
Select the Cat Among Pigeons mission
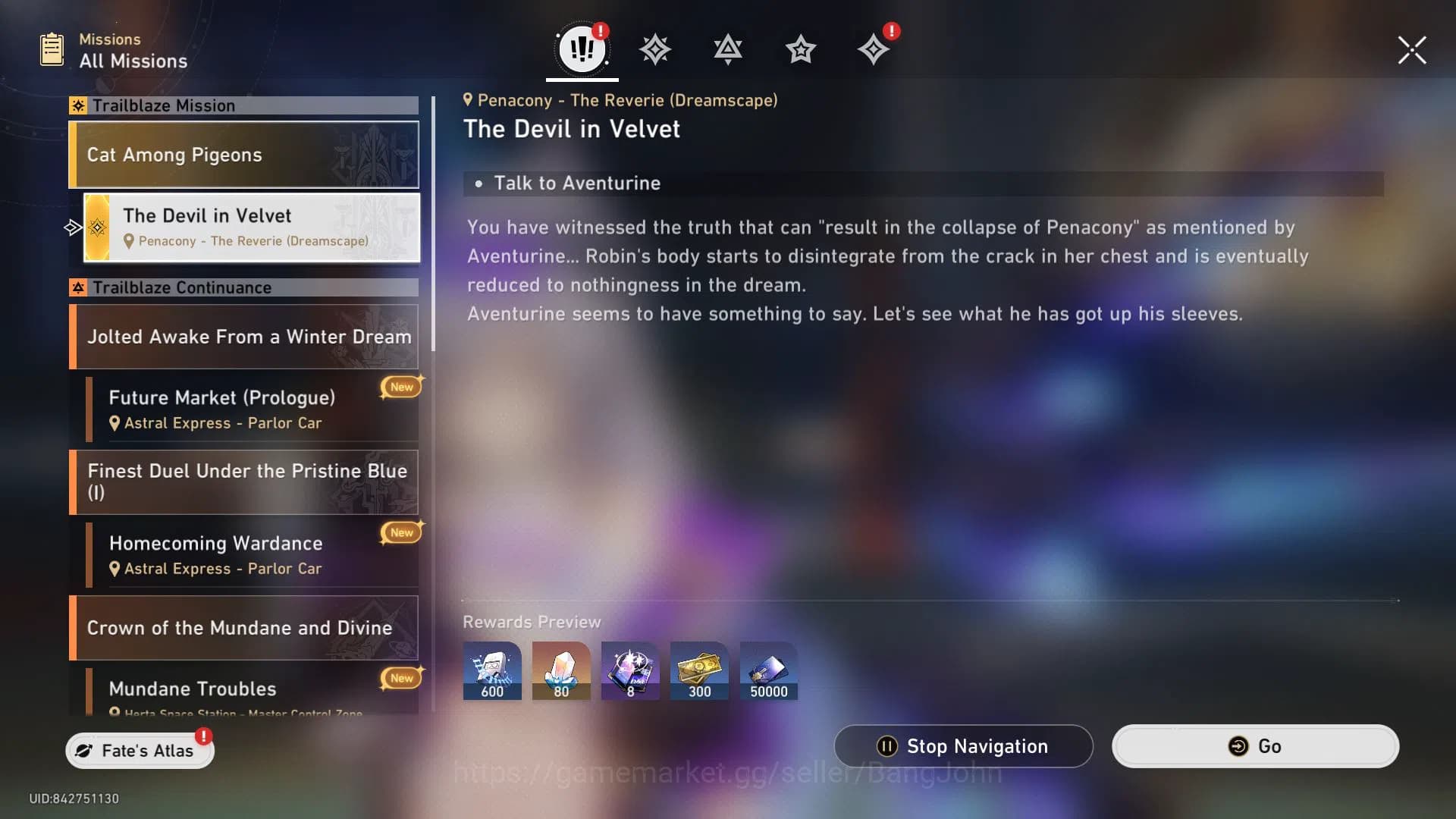[x=243, y=155]
